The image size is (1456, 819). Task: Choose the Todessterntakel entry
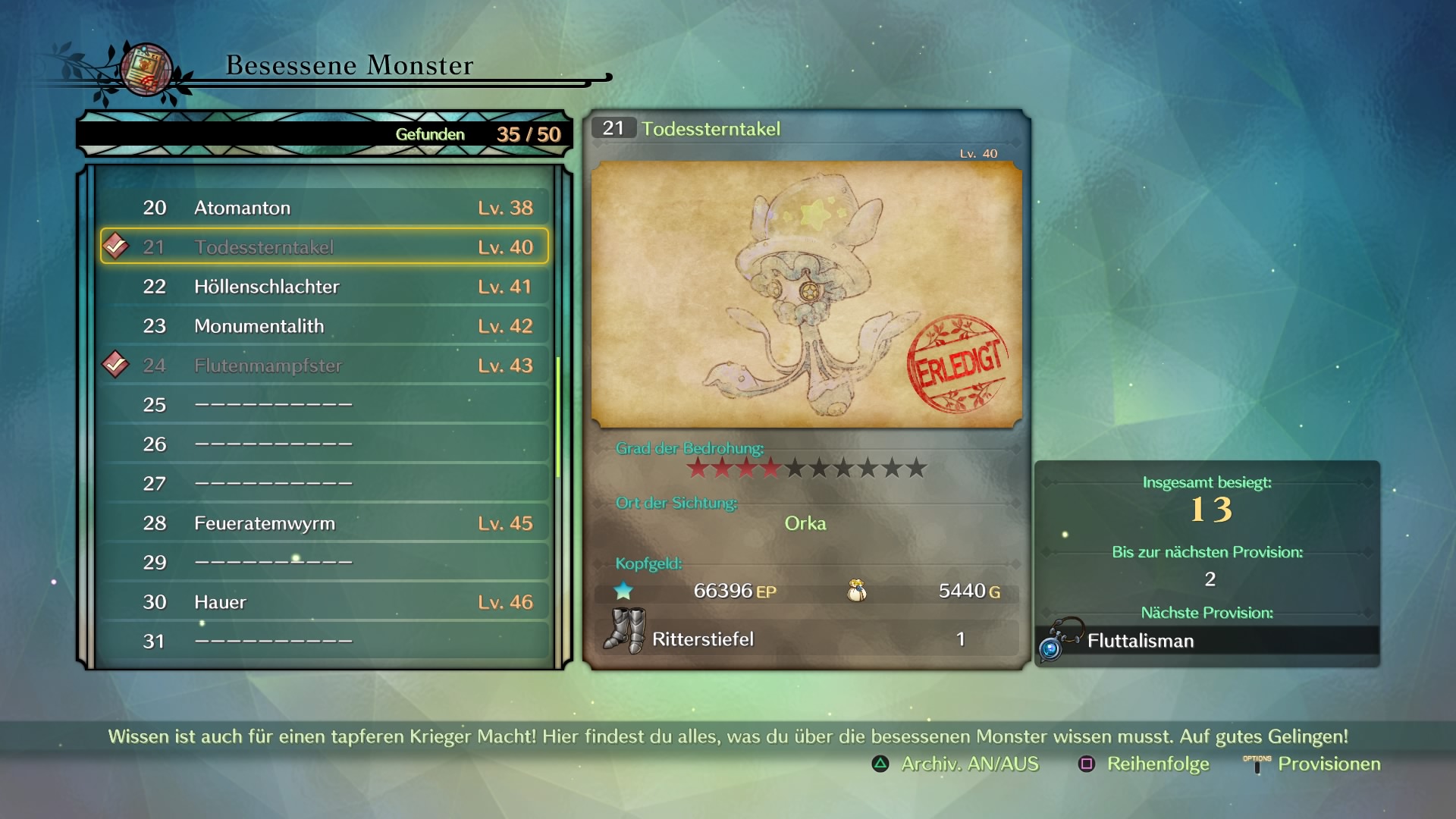pos(325,247)
